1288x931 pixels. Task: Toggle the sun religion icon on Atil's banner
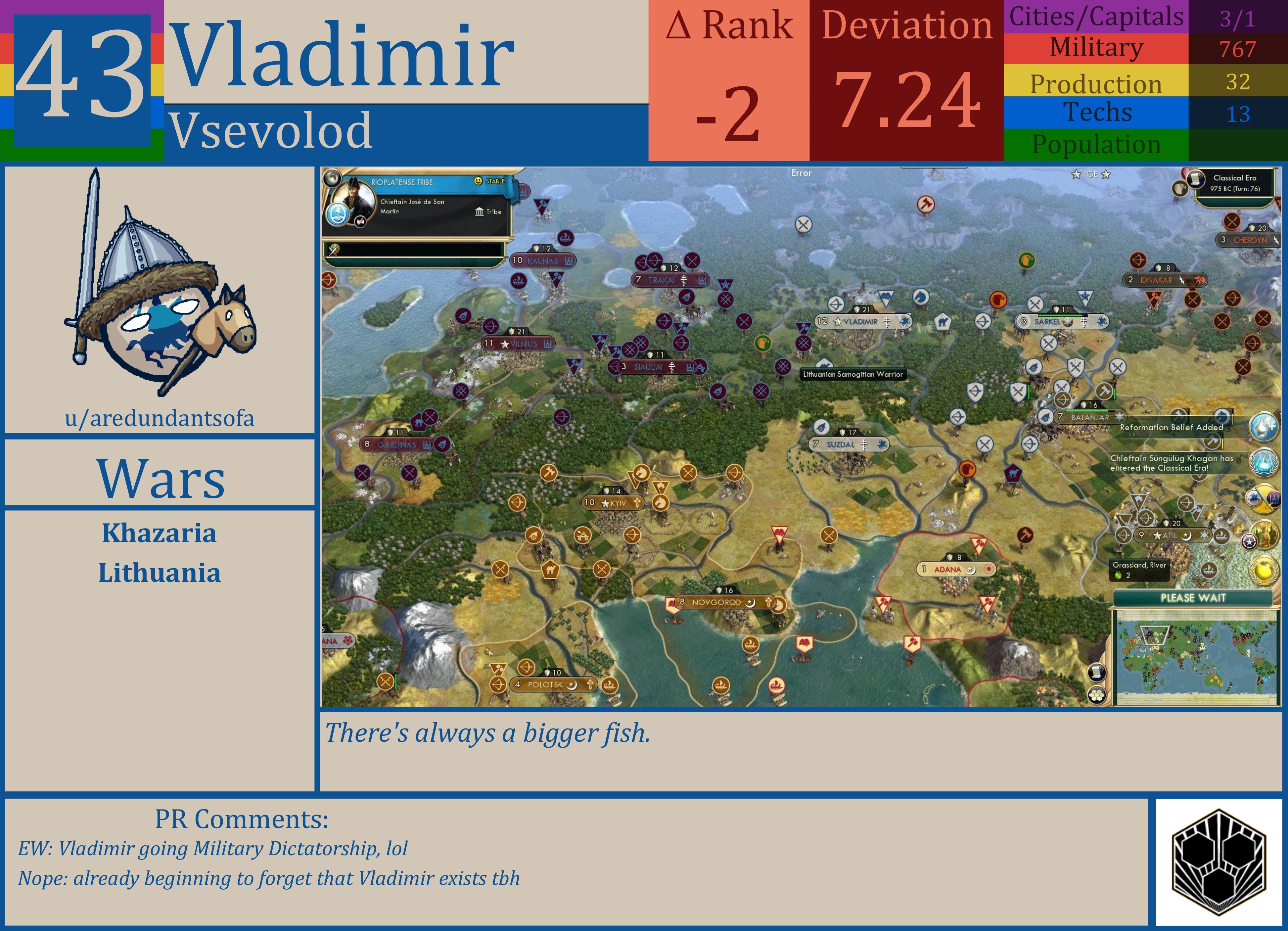(x=1205, y=535)
